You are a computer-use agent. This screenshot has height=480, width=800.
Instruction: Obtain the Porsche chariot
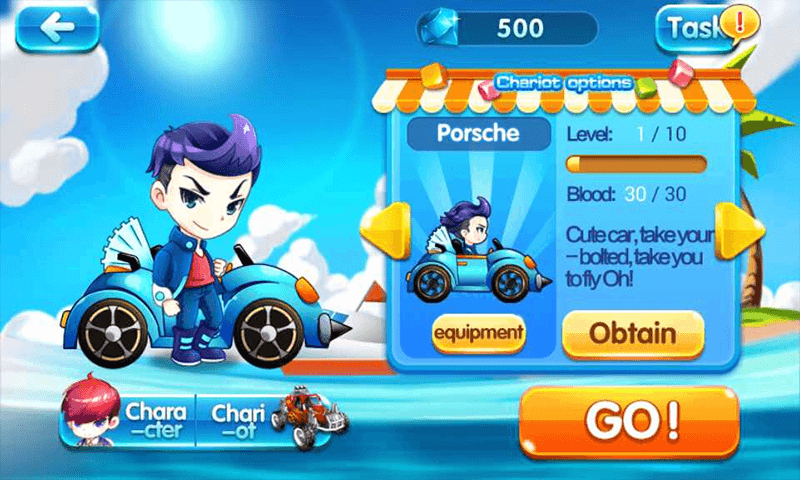click(632, 333)
